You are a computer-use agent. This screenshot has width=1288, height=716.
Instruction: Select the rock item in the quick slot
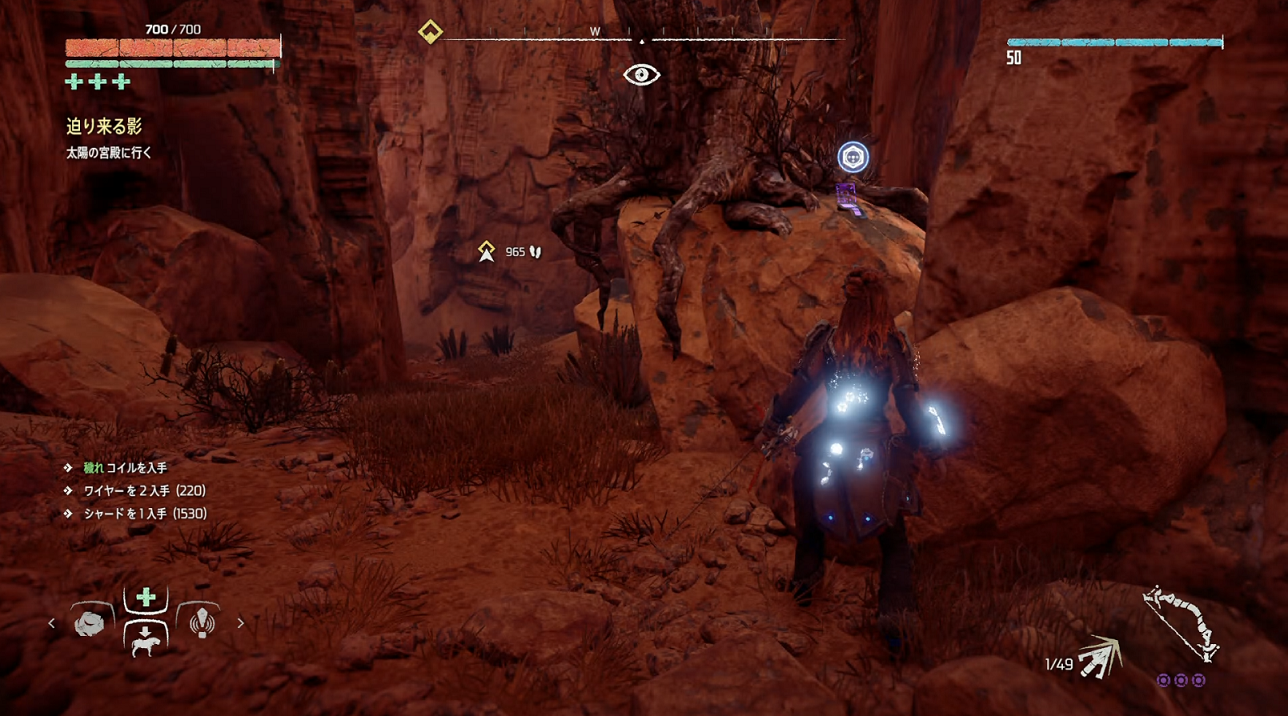pos(90,623)
